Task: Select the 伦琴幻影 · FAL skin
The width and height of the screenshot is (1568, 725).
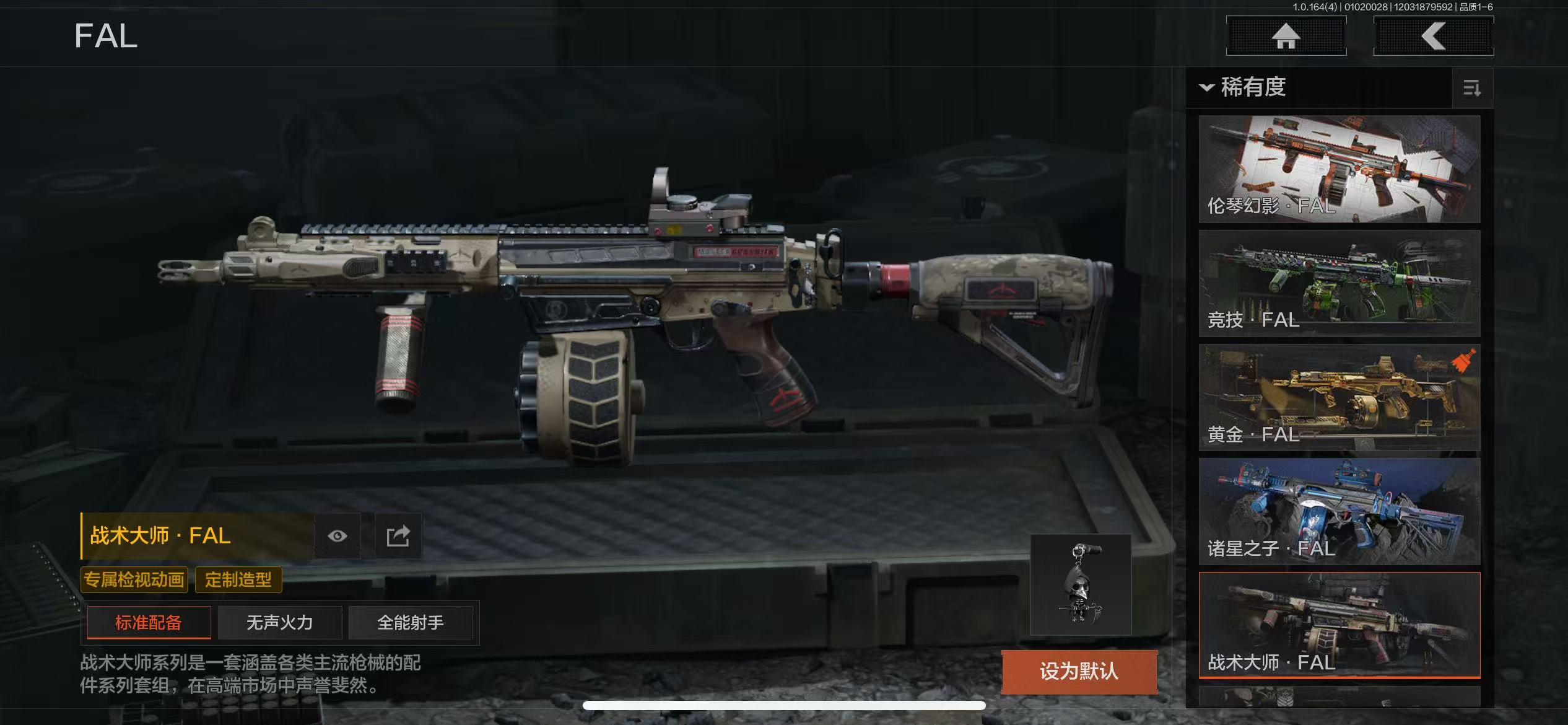Action: [x=1339, y=169]
